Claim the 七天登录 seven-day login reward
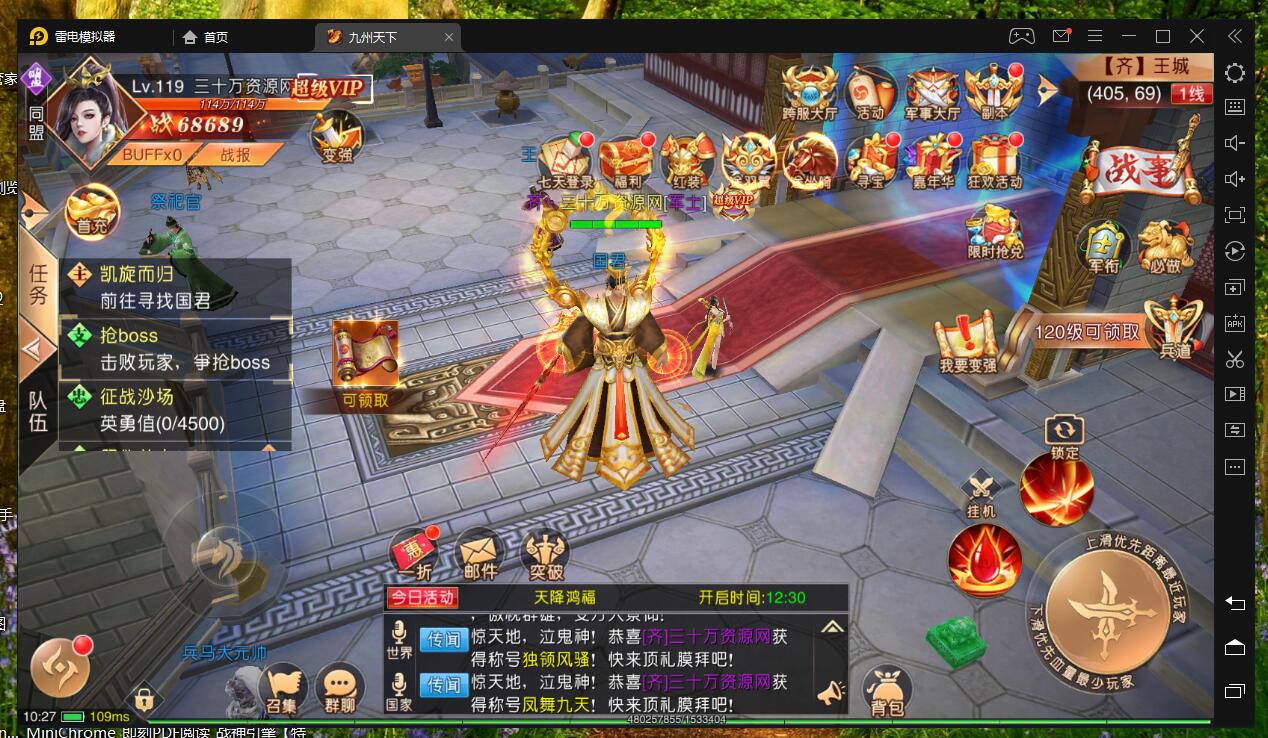The height and width of the screenshot is (738, 1268). pyautogui.click(x=565, y=162)
